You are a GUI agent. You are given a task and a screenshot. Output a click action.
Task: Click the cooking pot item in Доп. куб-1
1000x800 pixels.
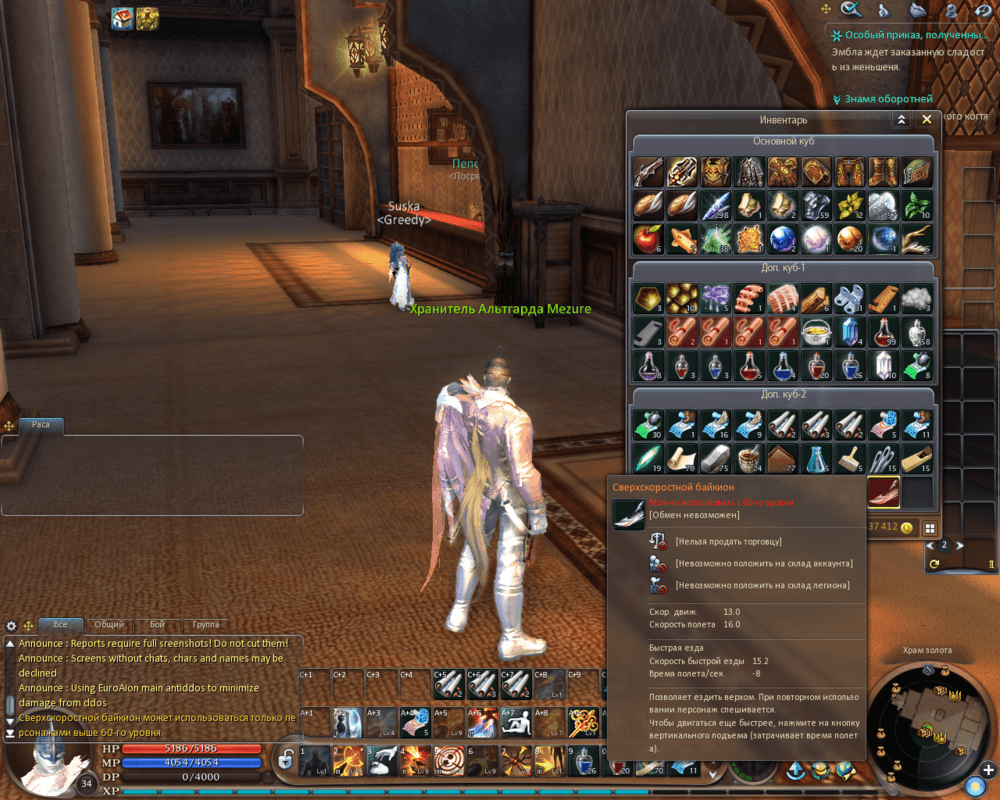(x=817, y=332)
